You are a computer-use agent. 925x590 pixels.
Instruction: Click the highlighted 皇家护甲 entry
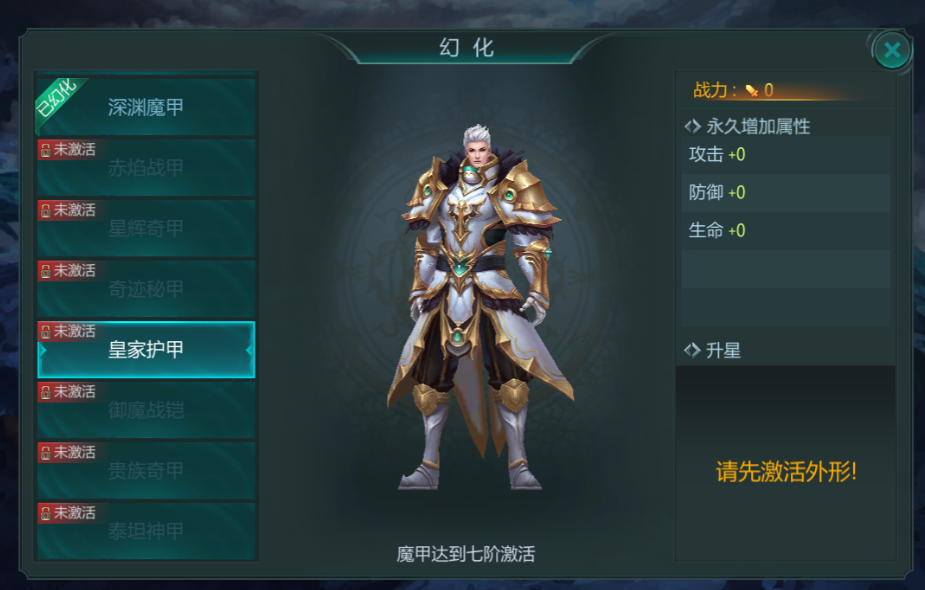[146, 350]
